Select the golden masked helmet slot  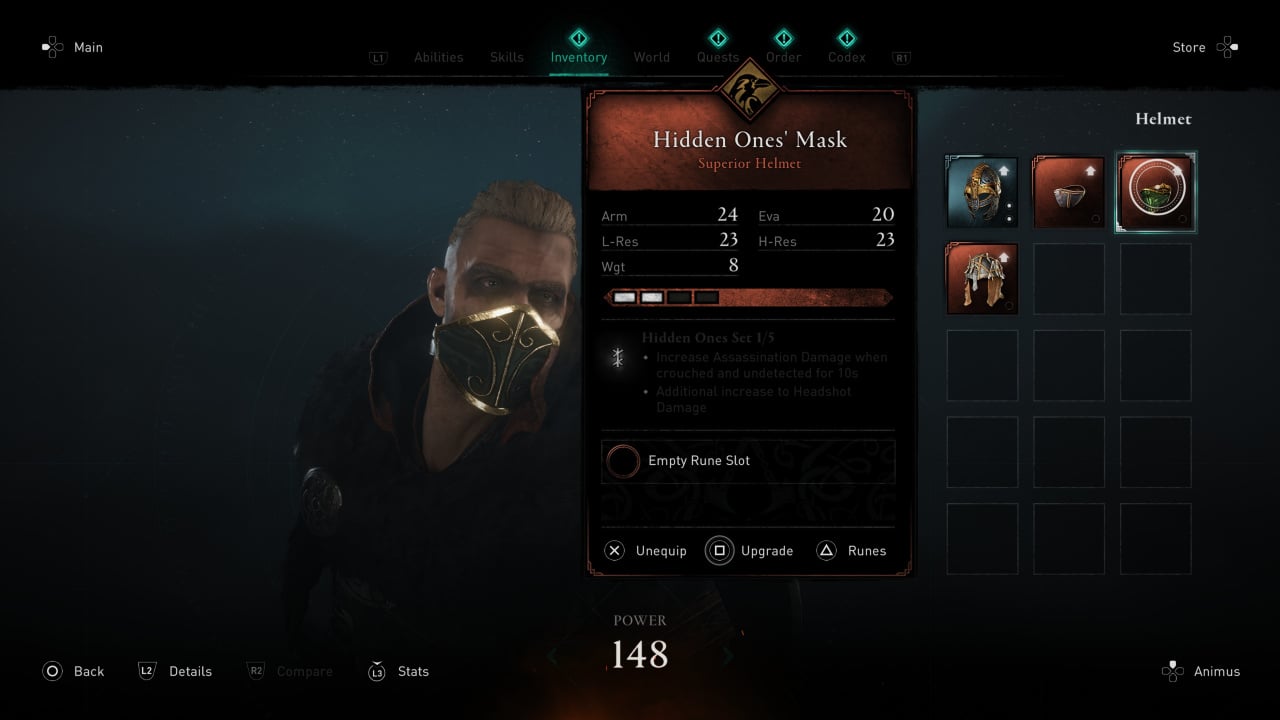(982, 192)
